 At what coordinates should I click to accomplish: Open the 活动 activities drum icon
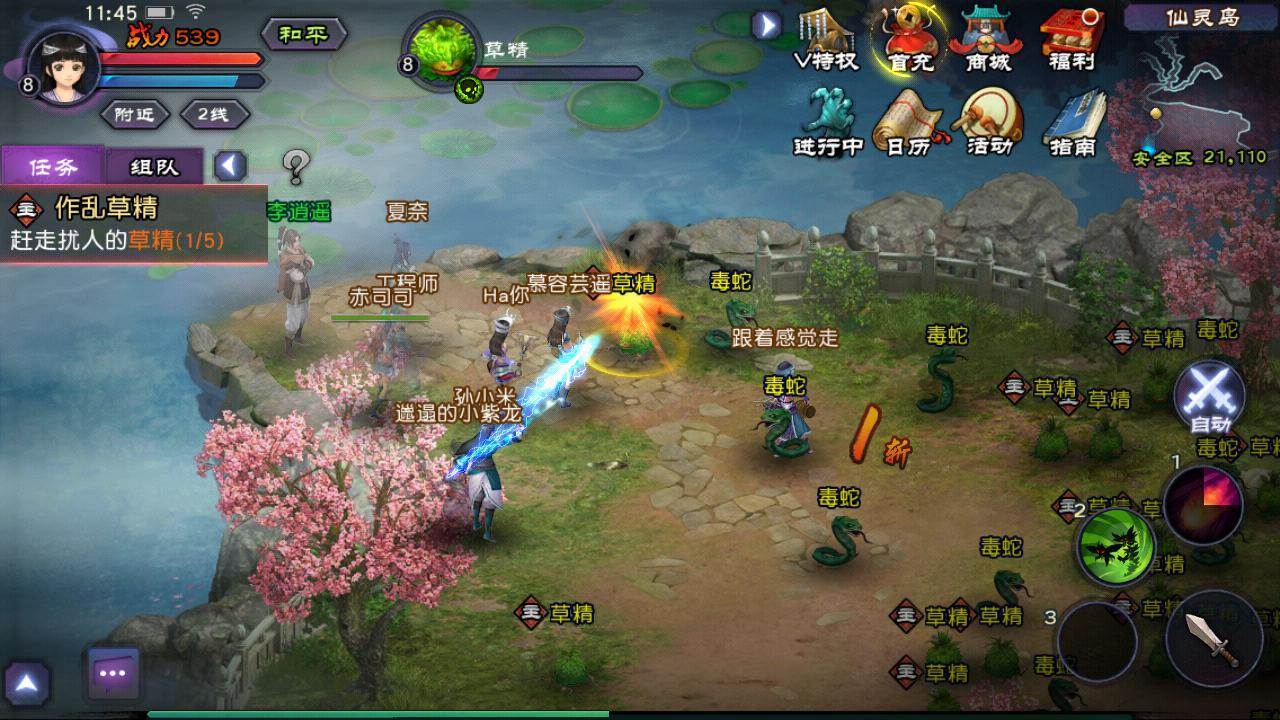(x=990, y=122)
